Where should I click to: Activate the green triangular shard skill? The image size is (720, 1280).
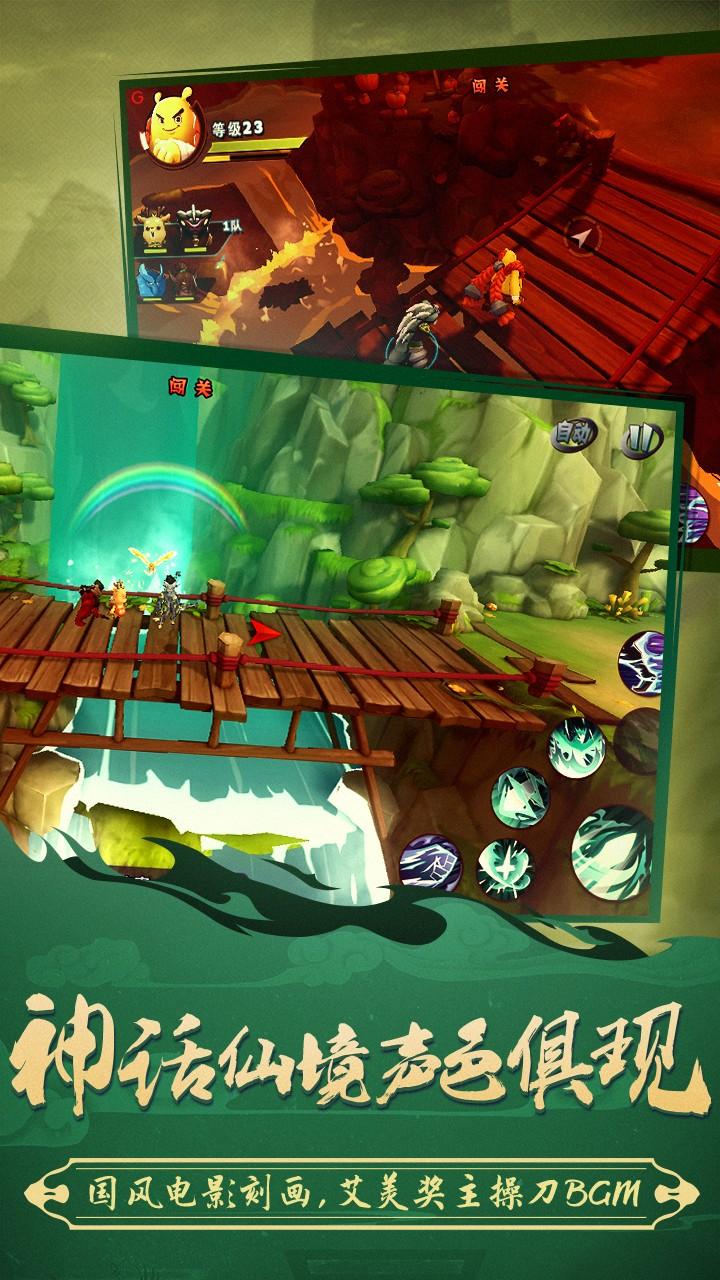519,796
